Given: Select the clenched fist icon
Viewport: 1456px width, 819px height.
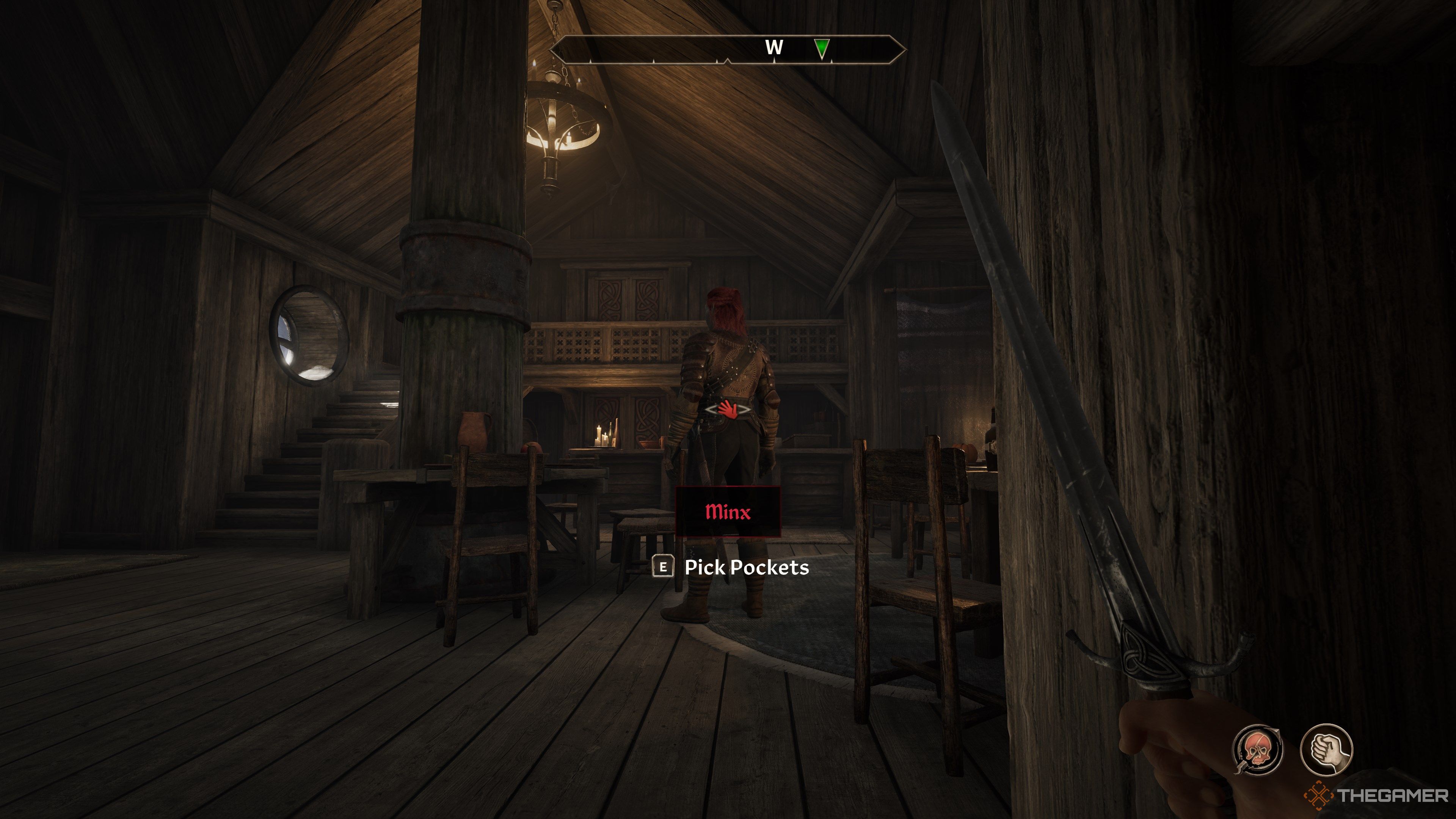Looking at the screenshot, I should point(1326,750).
